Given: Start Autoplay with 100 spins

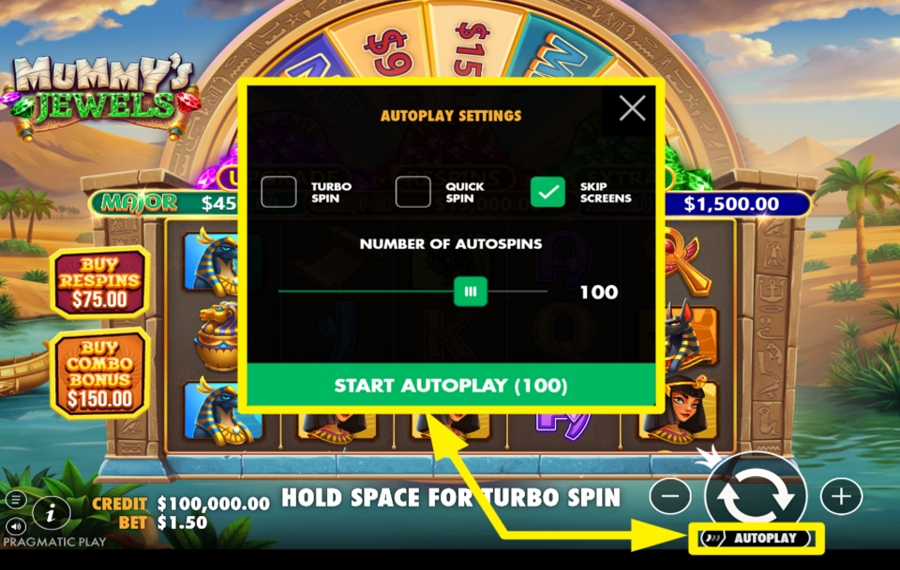Looking at the screenshot, I should (x=450, y=385).
